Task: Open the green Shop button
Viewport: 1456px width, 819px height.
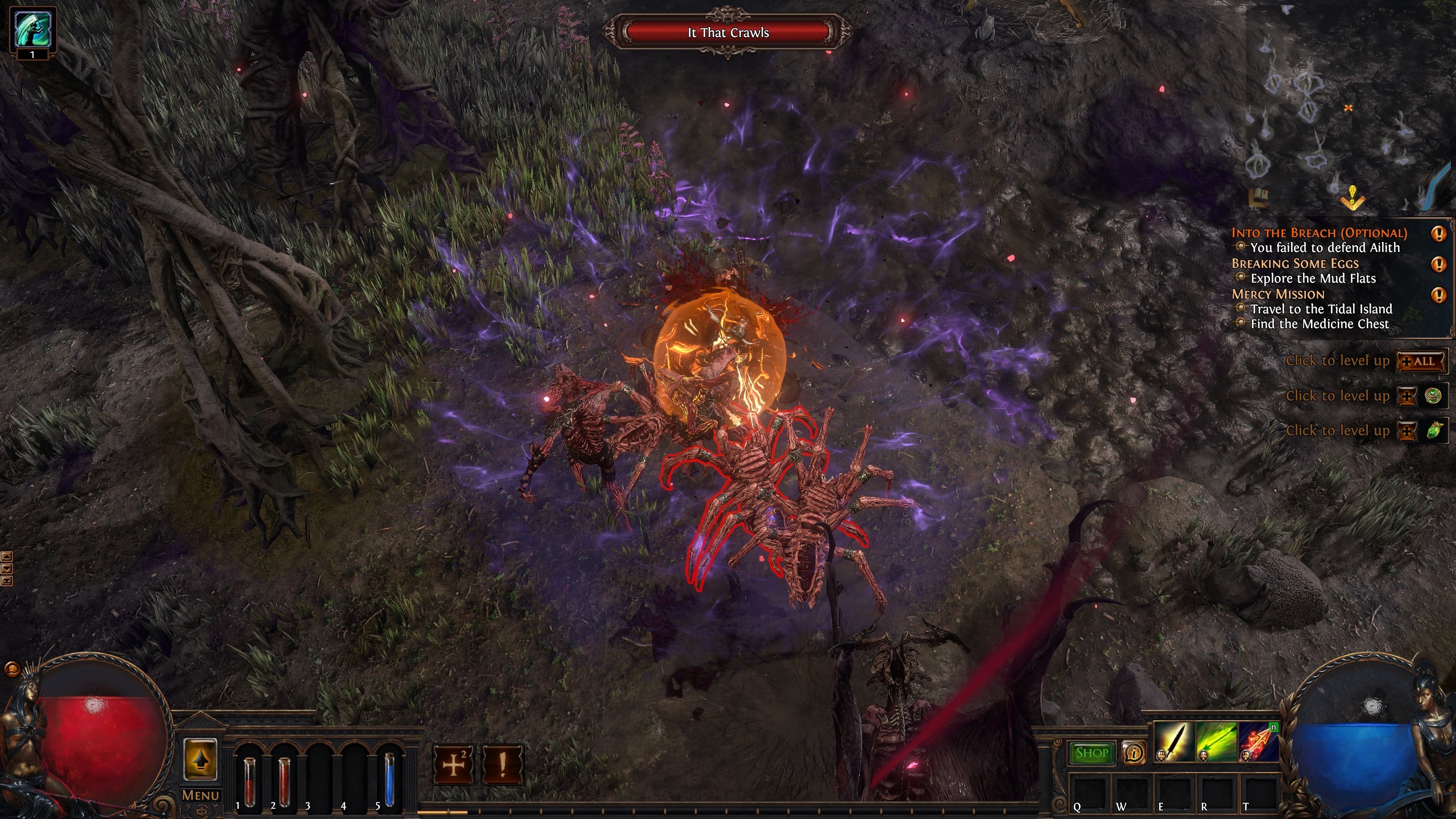Action: [1091, 753]
